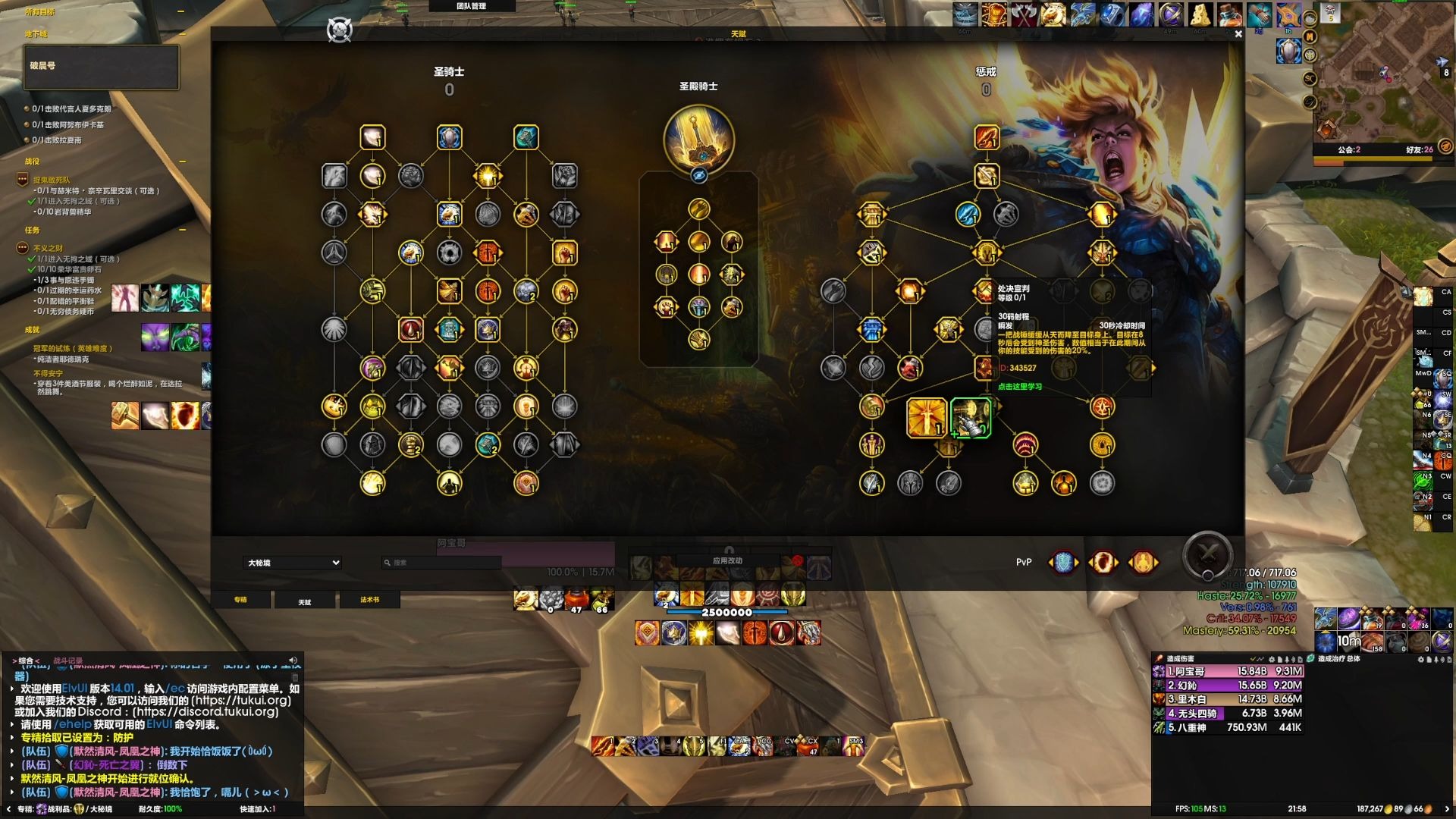This screenshot has width=1456, height=819.
Task: Select 阿宝哥 row in damage meter
Action: click(1228, 671)
